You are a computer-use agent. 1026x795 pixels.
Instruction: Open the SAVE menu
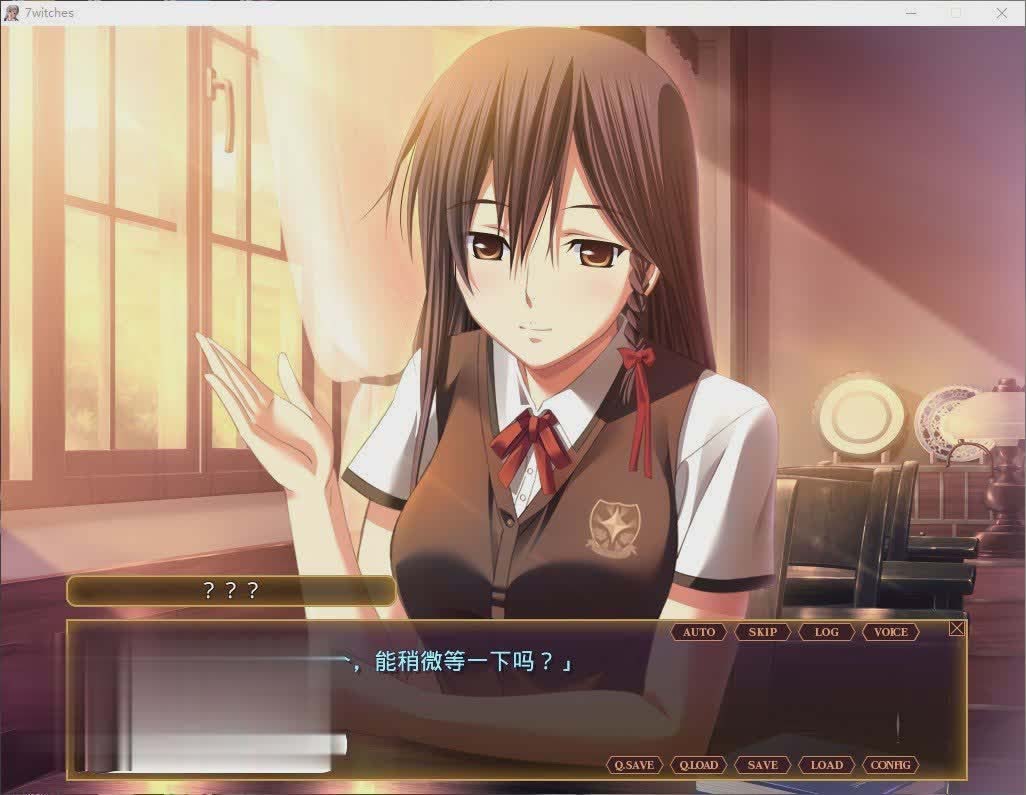(x=763, y=765)
